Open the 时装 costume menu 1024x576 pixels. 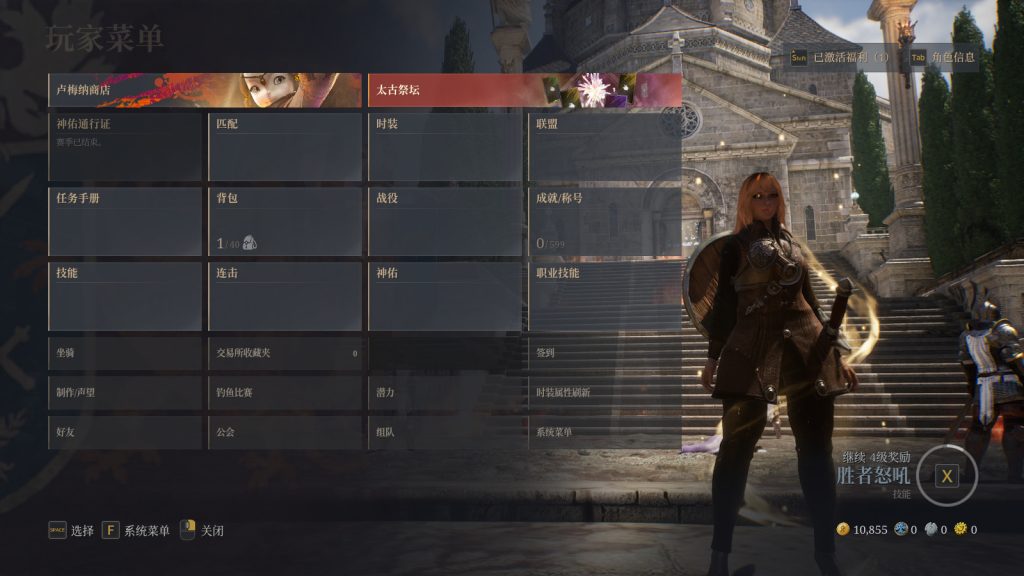click(445, 146)
